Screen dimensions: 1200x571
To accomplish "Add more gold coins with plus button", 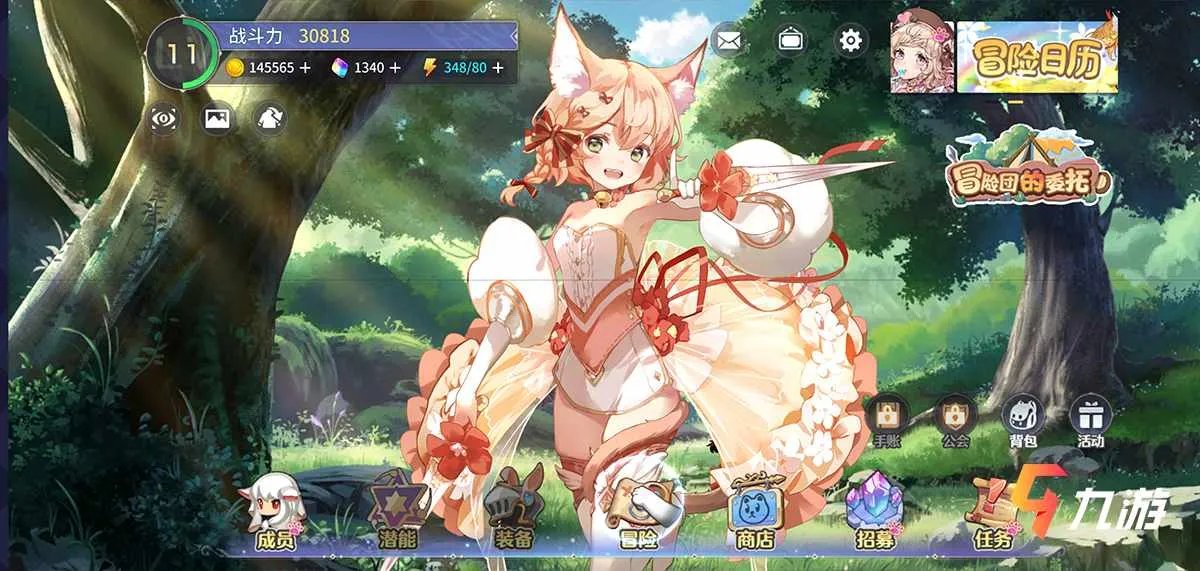I will point(305,68).
